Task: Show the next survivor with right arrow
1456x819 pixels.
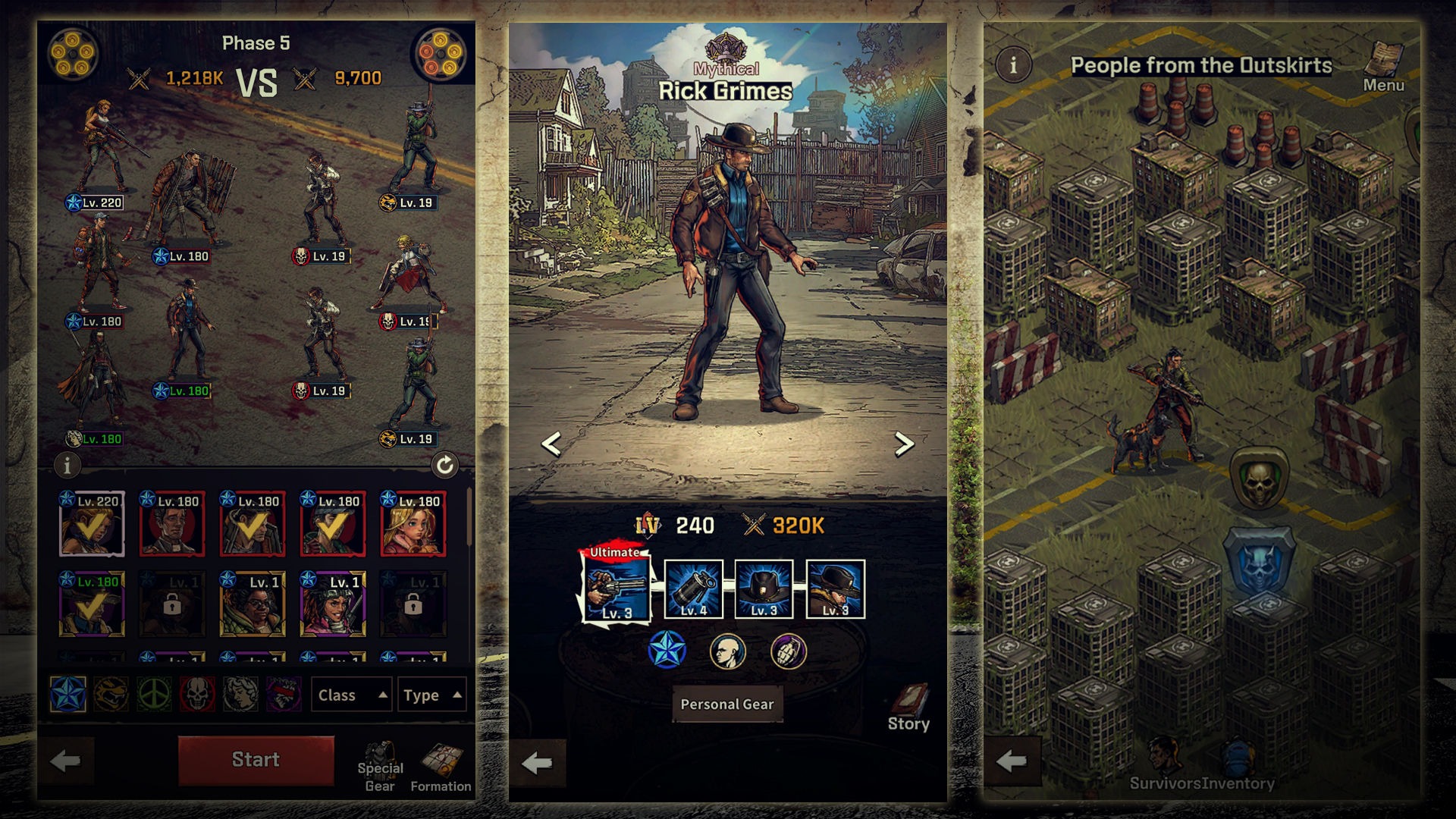Action: point(903,444)
